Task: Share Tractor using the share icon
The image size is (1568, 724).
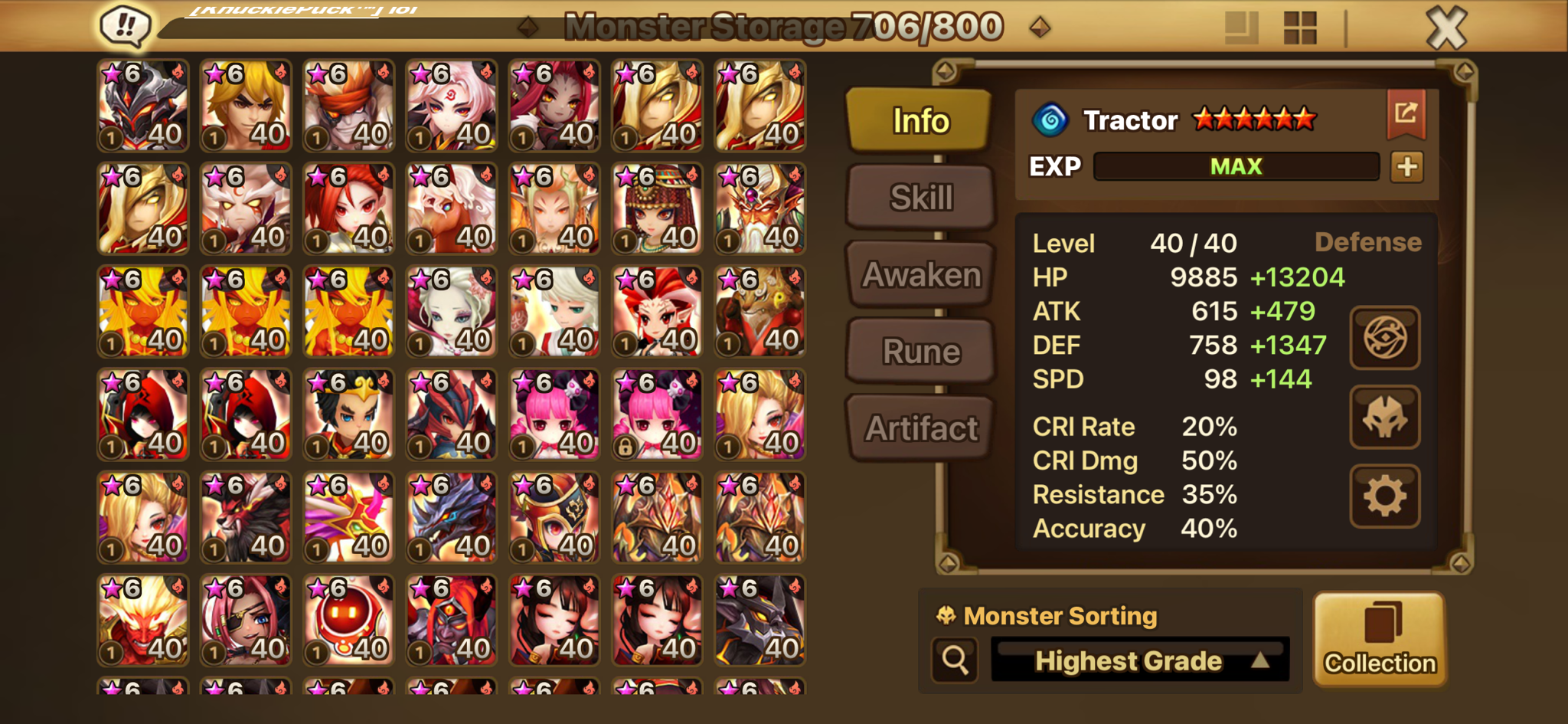Action: coord(1406,114)
